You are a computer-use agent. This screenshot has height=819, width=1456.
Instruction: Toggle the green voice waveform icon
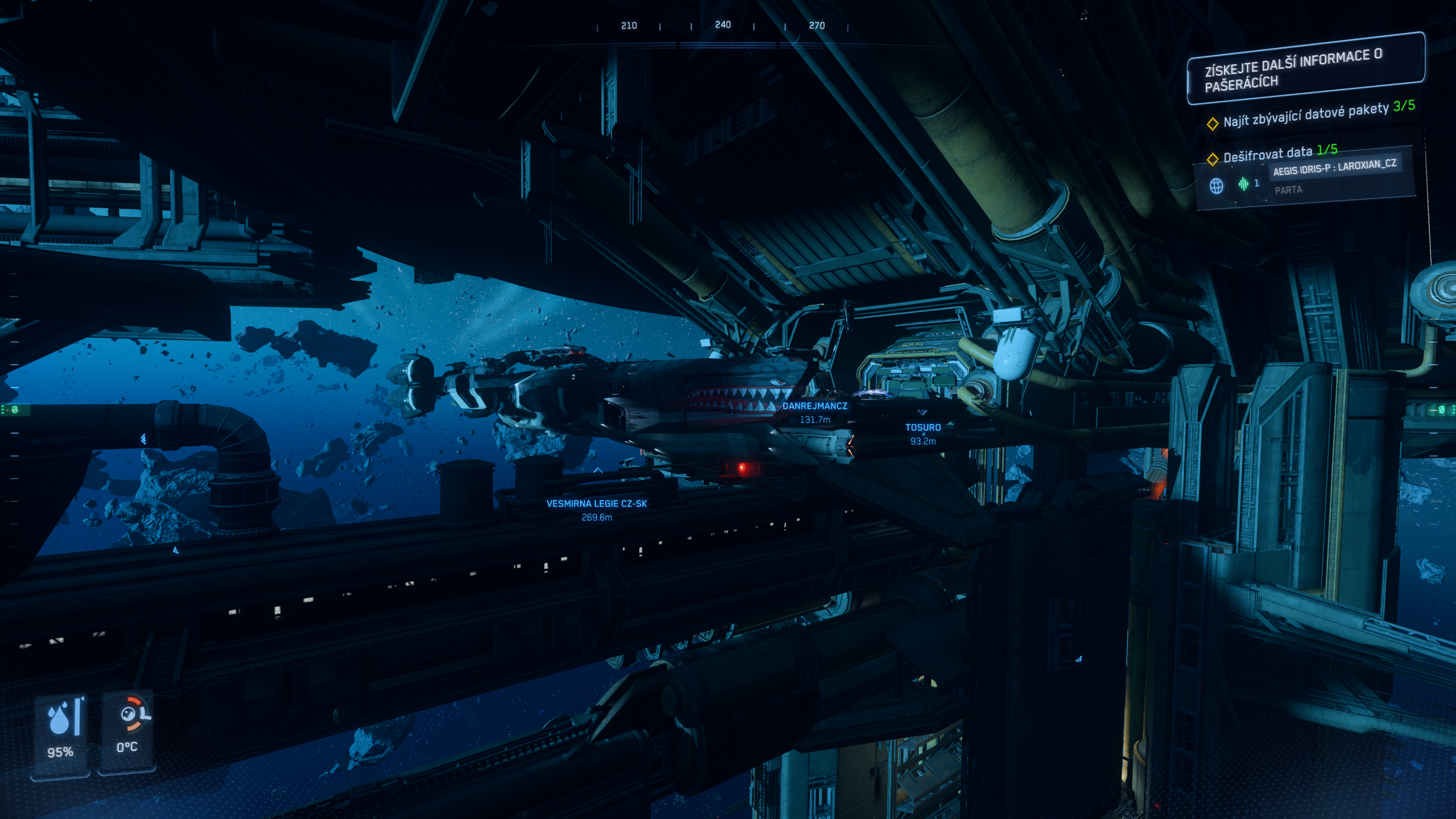pos(1243,184)
